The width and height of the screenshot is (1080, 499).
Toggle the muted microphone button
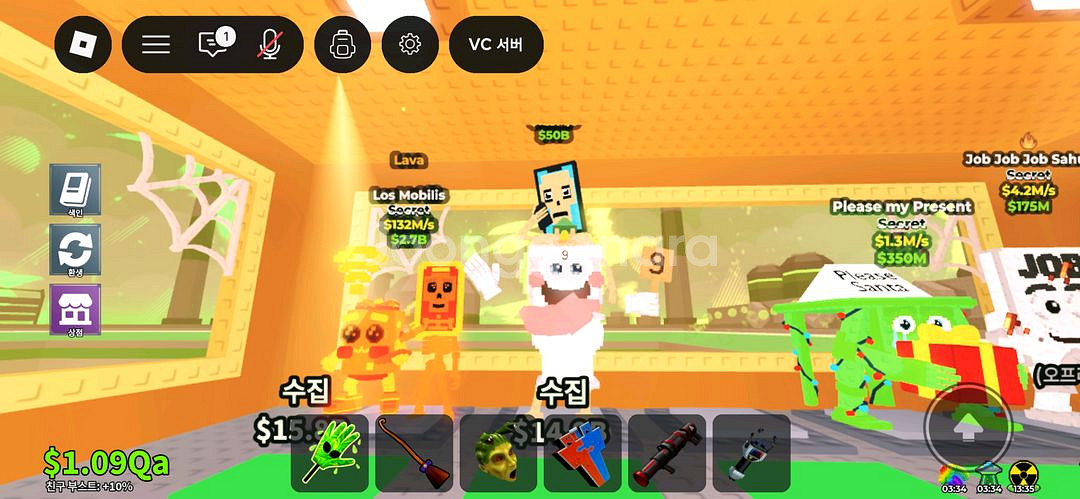point(269,44)
